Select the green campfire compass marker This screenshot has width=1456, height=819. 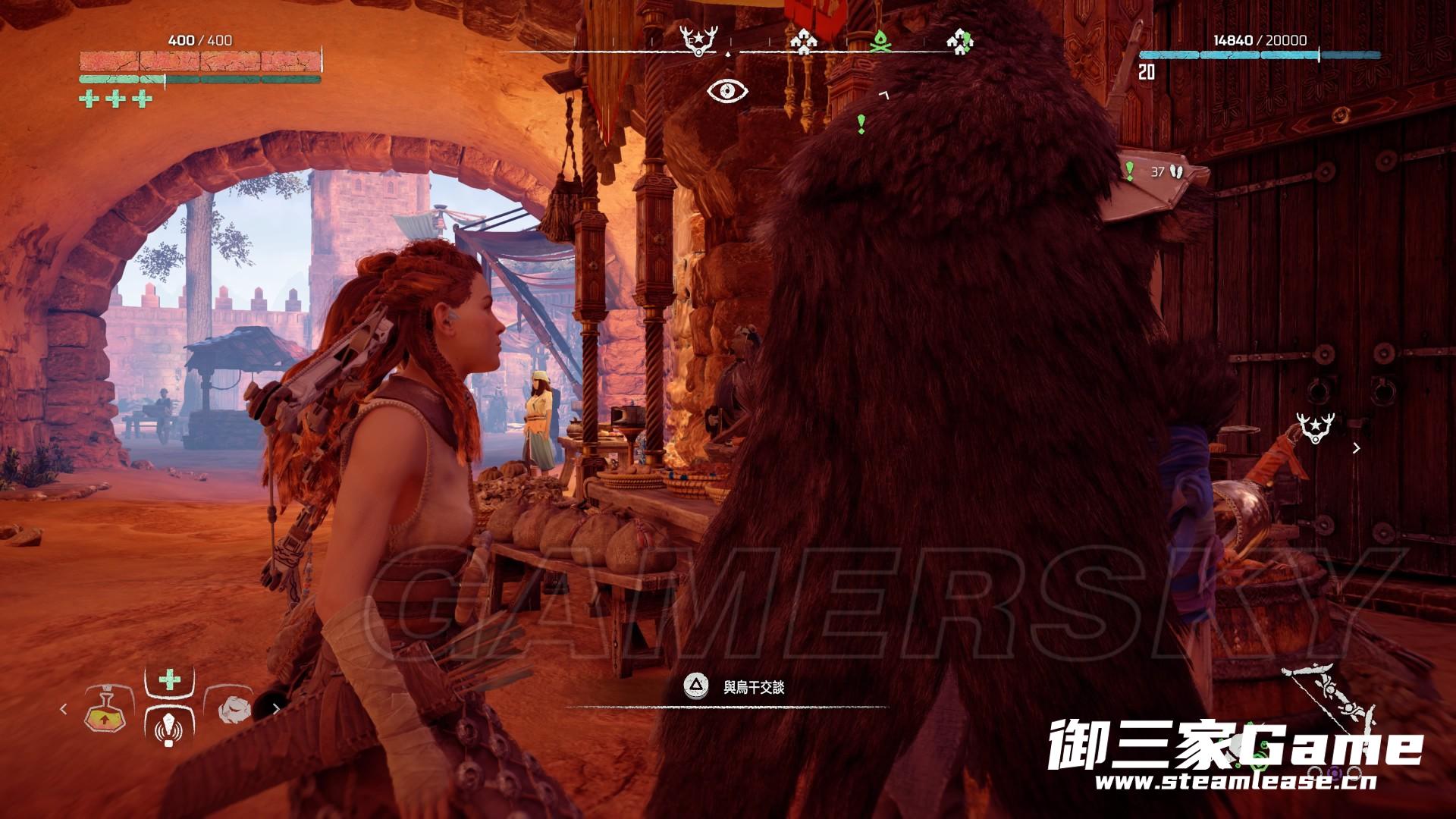coord(879,42)
